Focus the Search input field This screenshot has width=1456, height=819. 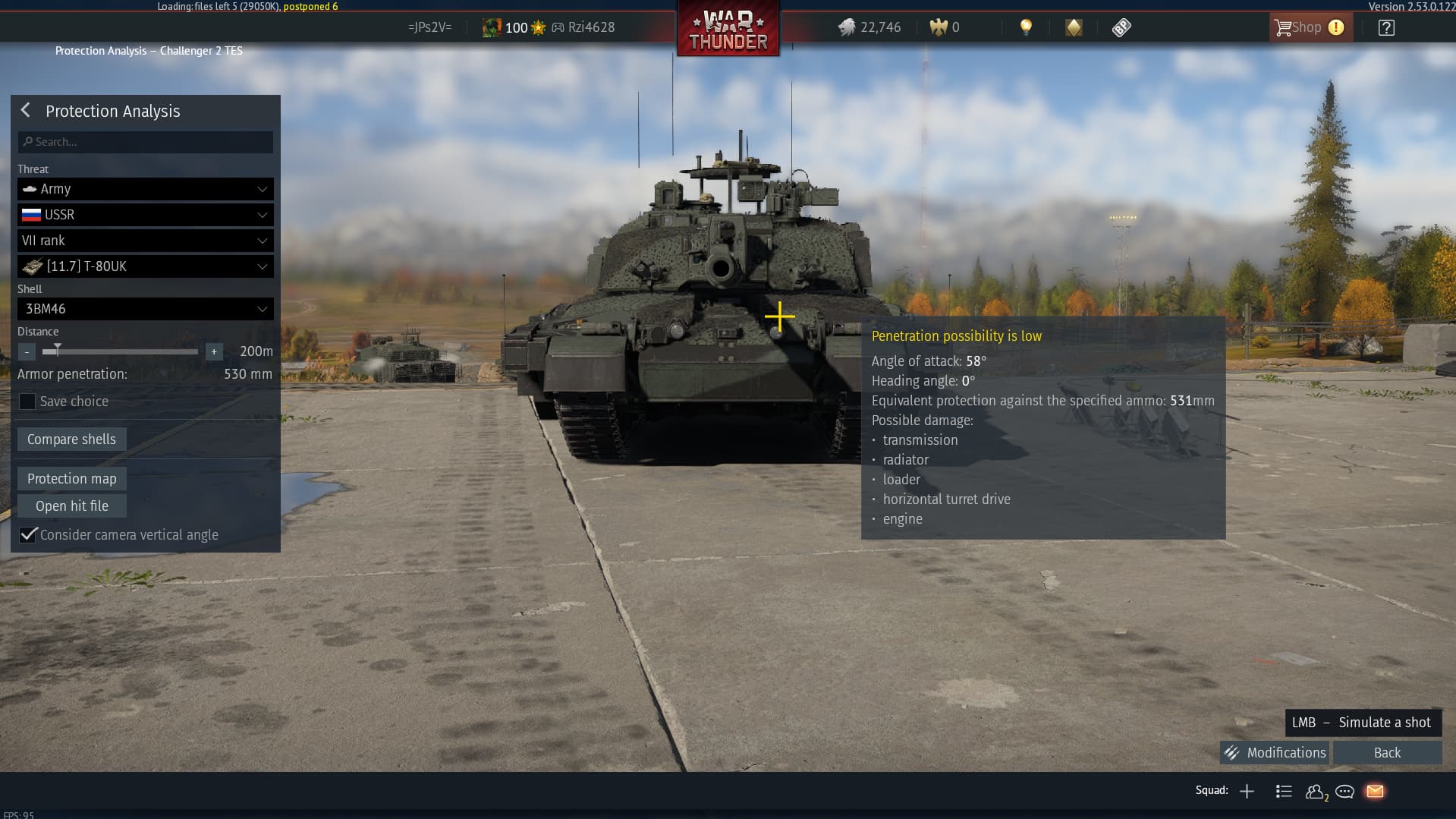pyautogui.click(x=146, y=142)
